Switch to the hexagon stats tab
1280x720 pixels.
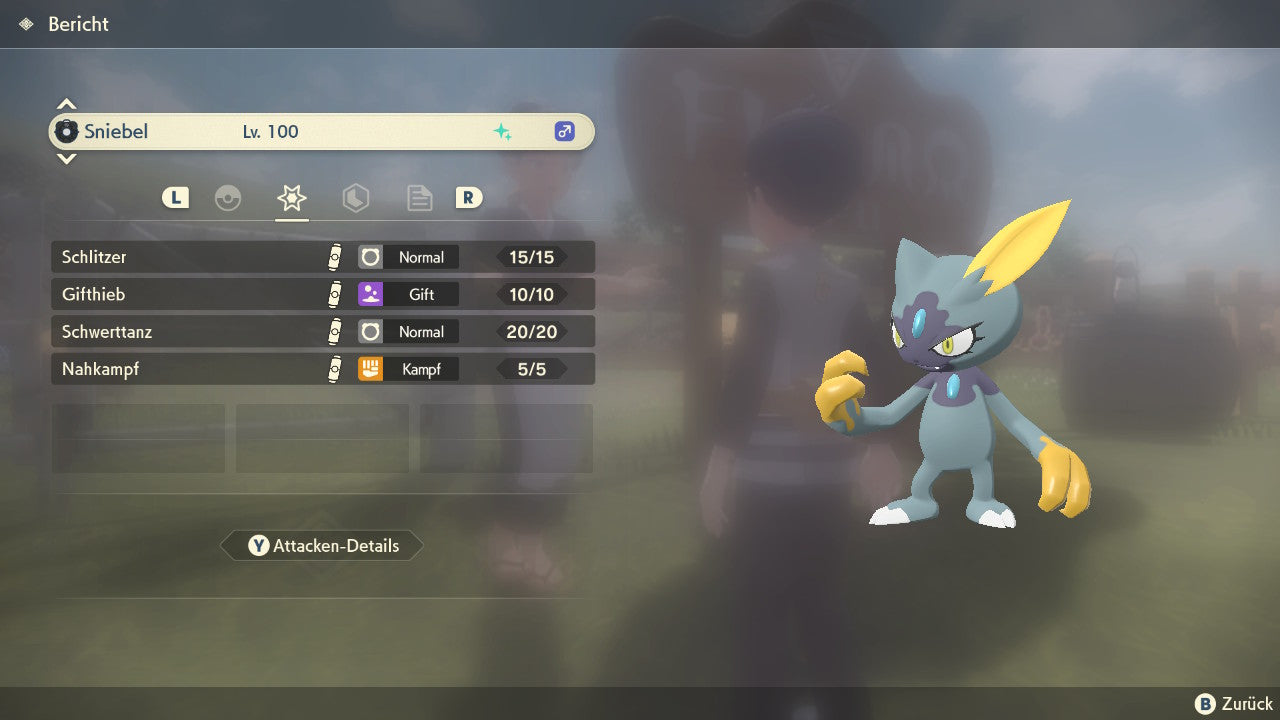[355, 198]
